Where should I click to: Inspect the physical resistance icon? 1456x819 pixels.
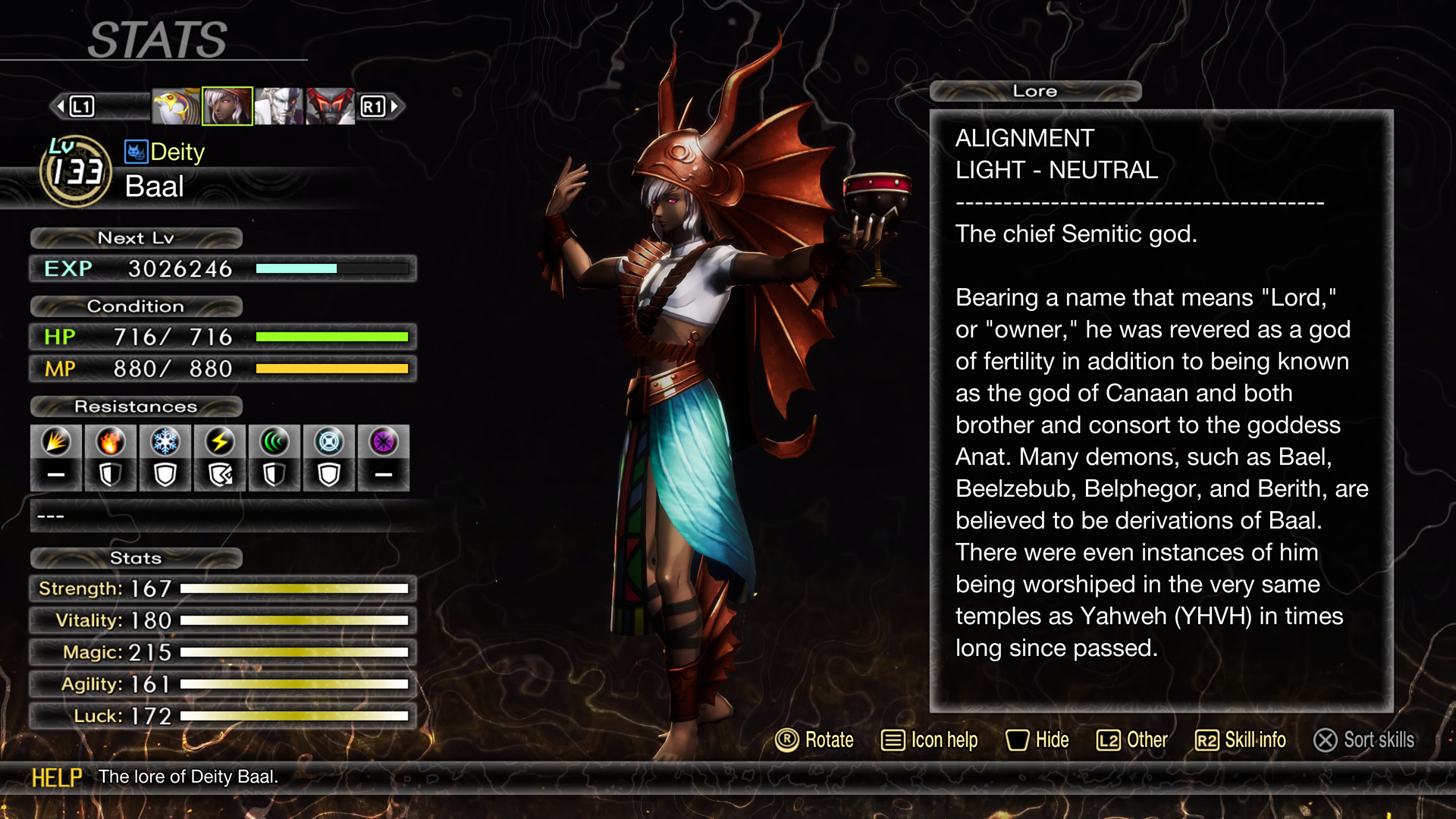coord(56,442)
